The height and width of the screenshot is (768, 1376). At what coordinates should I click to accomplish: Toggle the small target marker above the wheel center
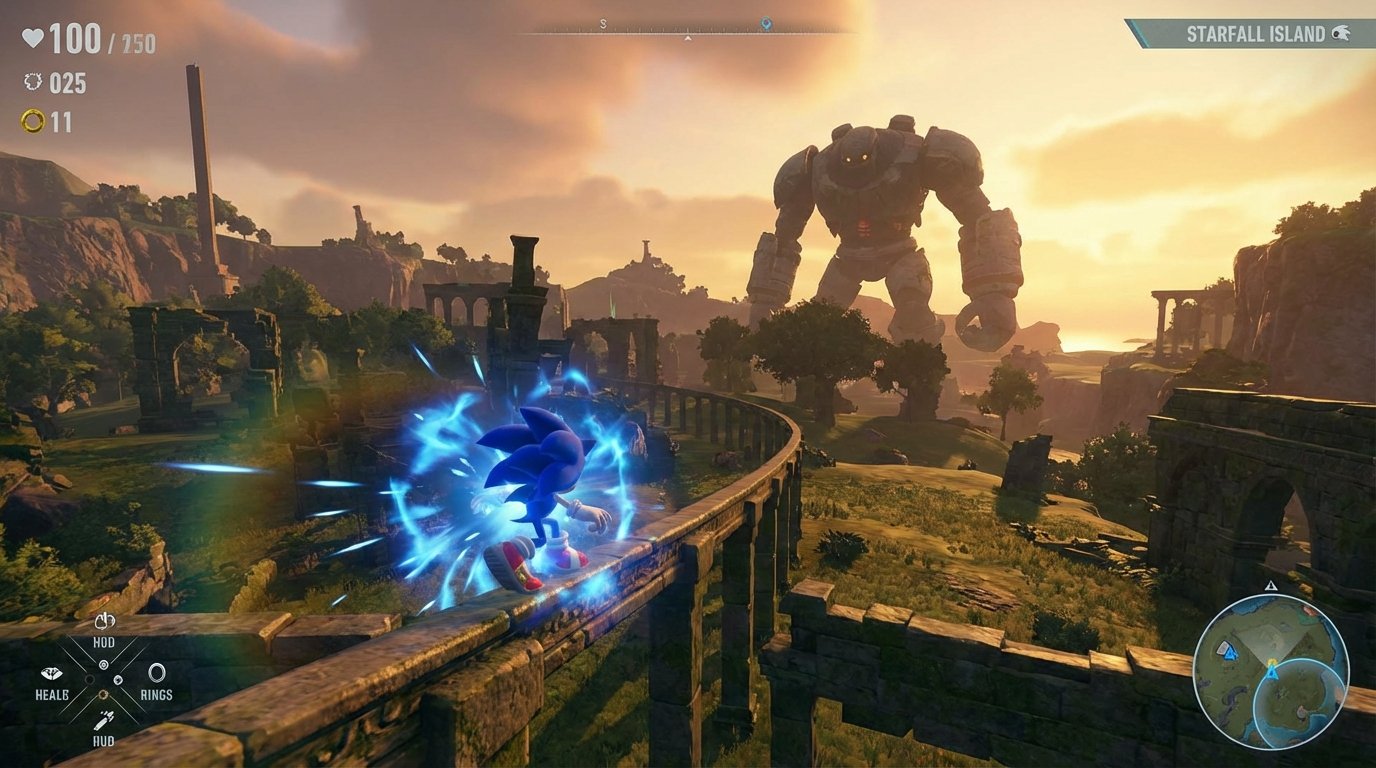pos(103,664)
